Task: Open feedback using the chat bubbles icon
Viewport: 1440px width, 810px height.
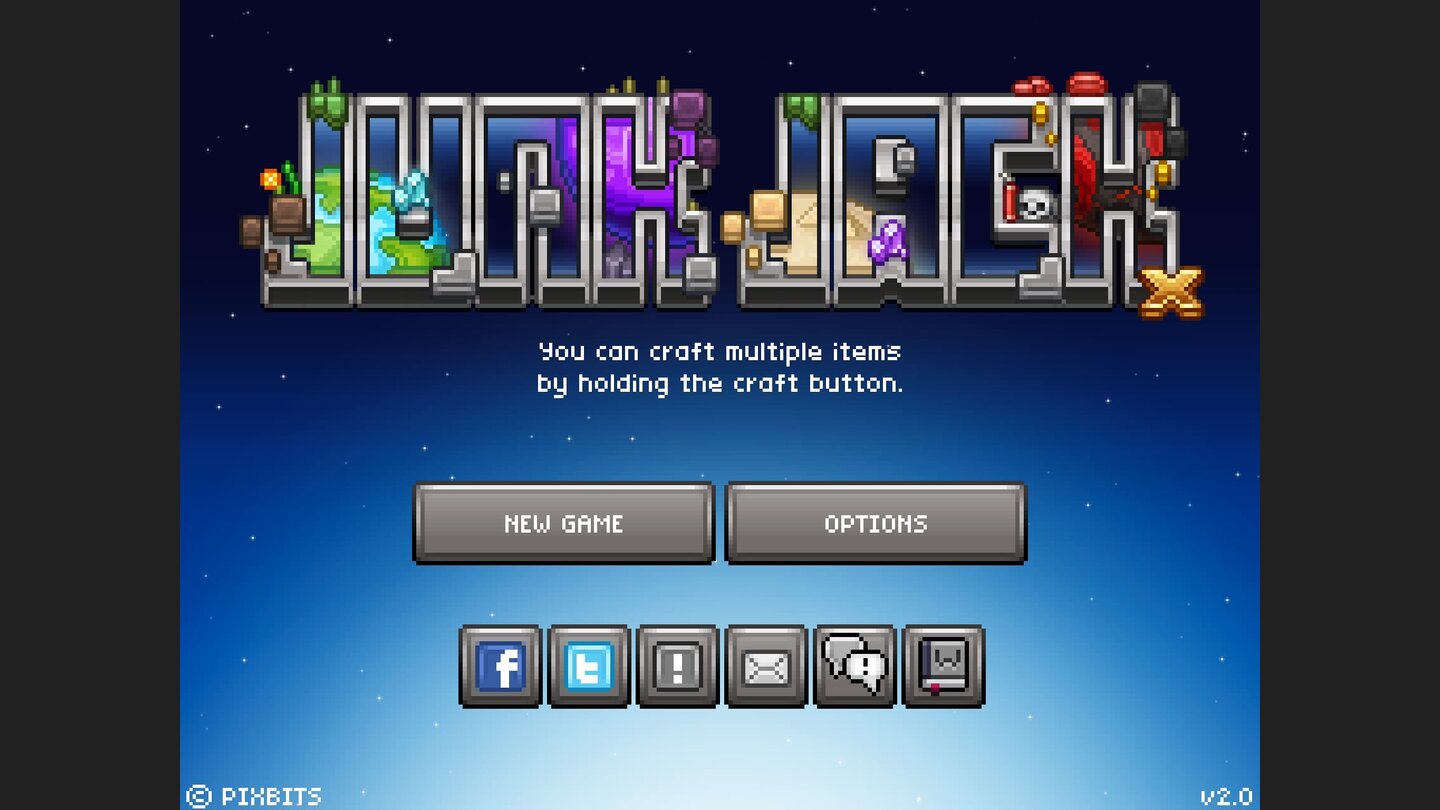Action: (853, 664)
